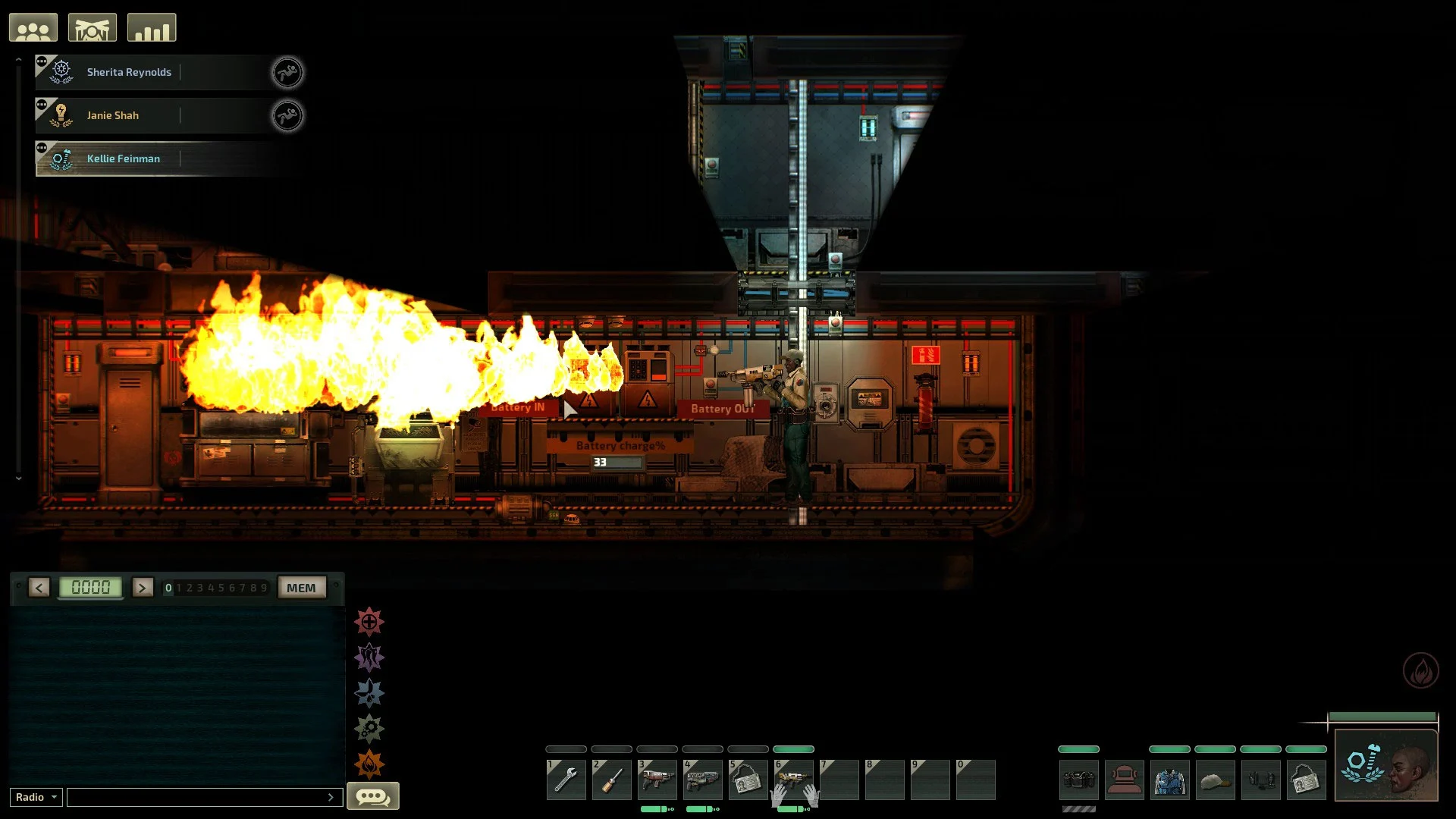Select the equipped flamethrower in slot 6

(793, 780)
